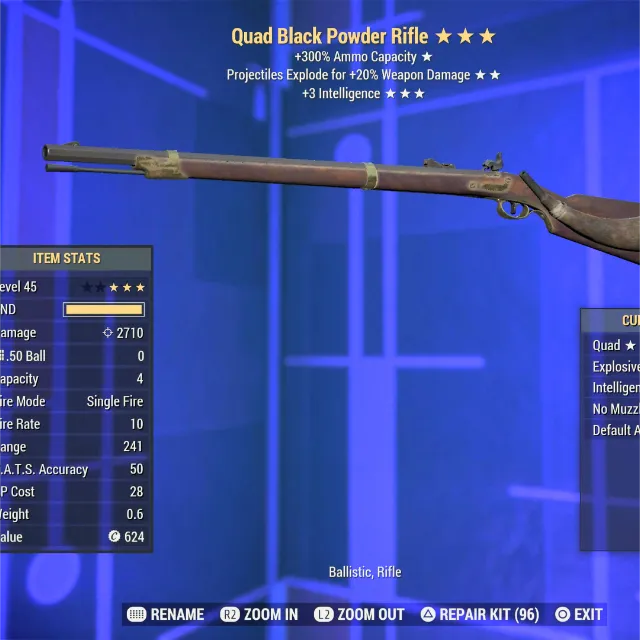Select Zoom Out on the bottom bar

pos(360,614)
